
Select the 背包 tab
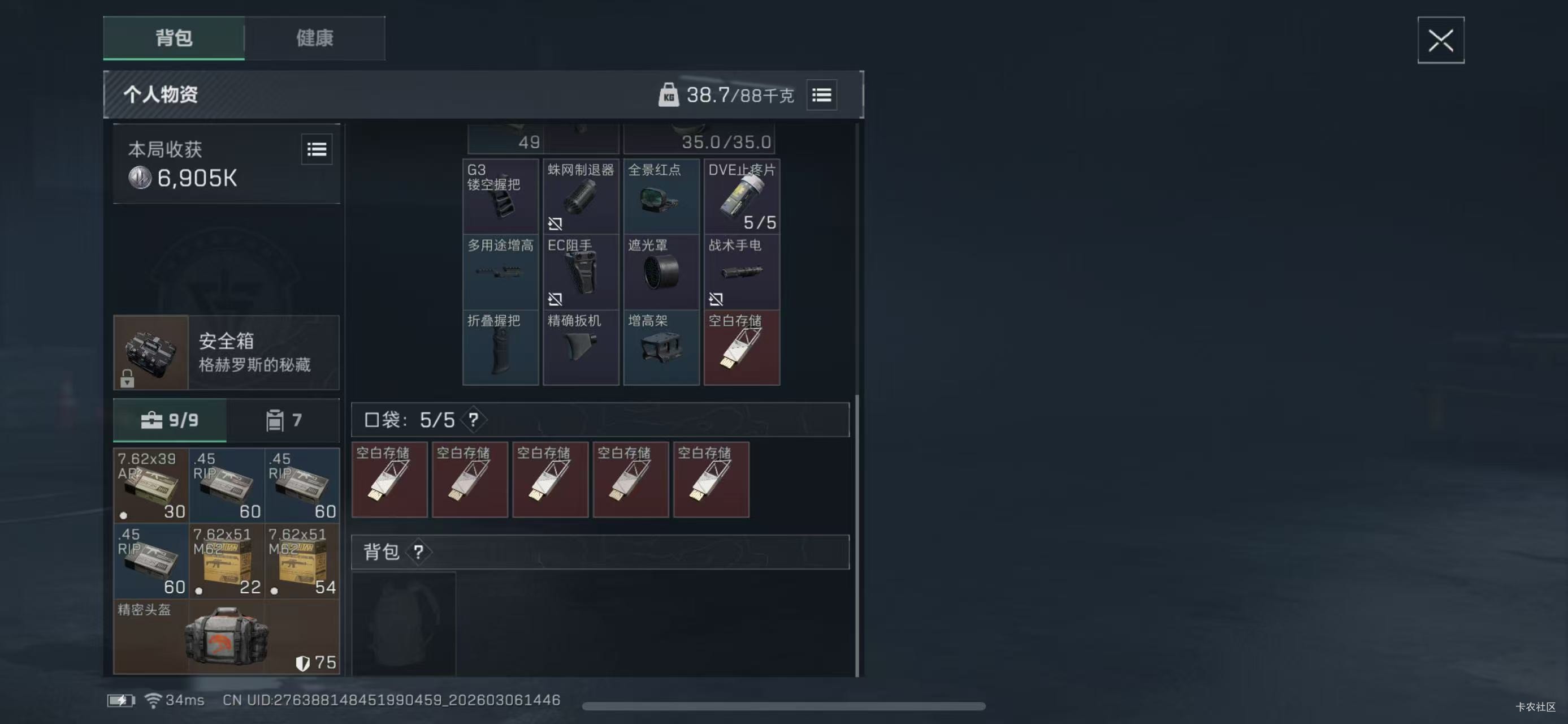click(x=174, y=38)
